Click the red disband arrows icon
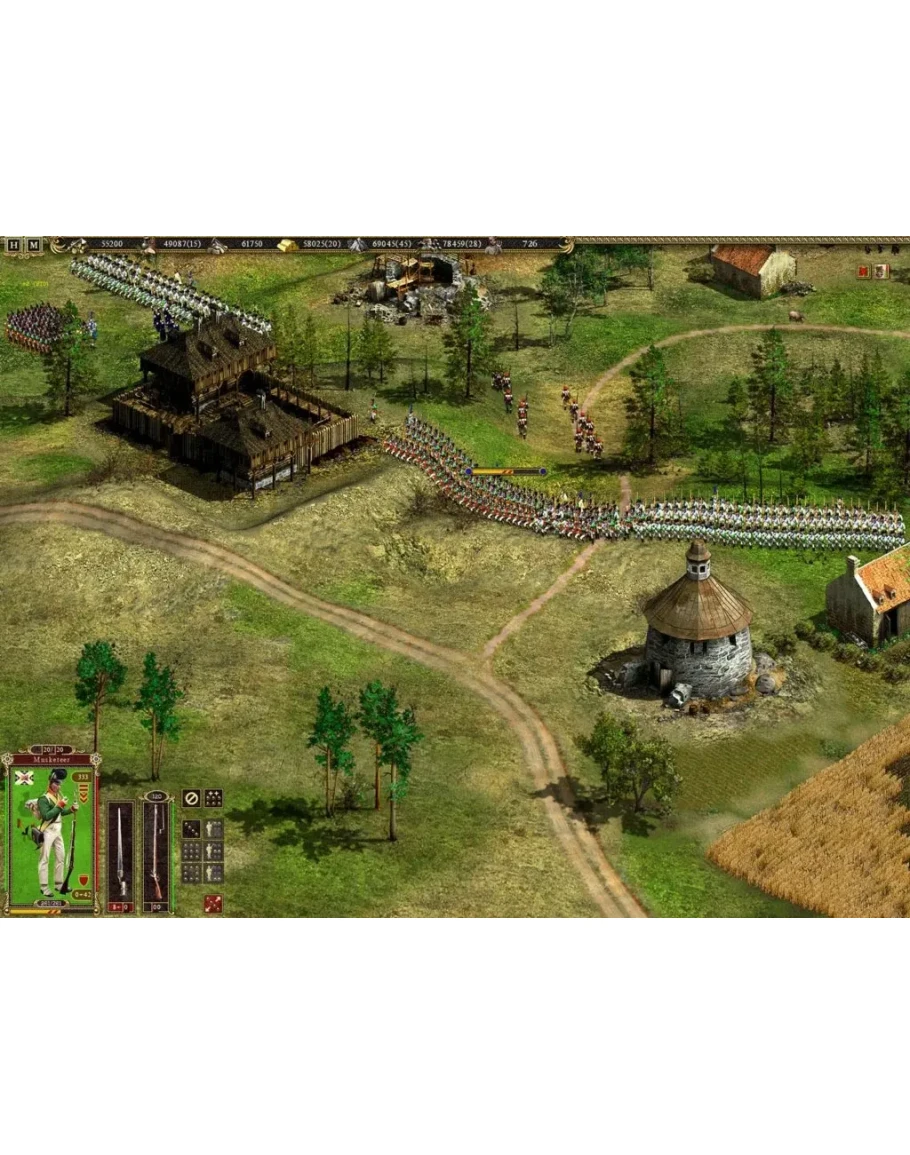 (213, 904)
